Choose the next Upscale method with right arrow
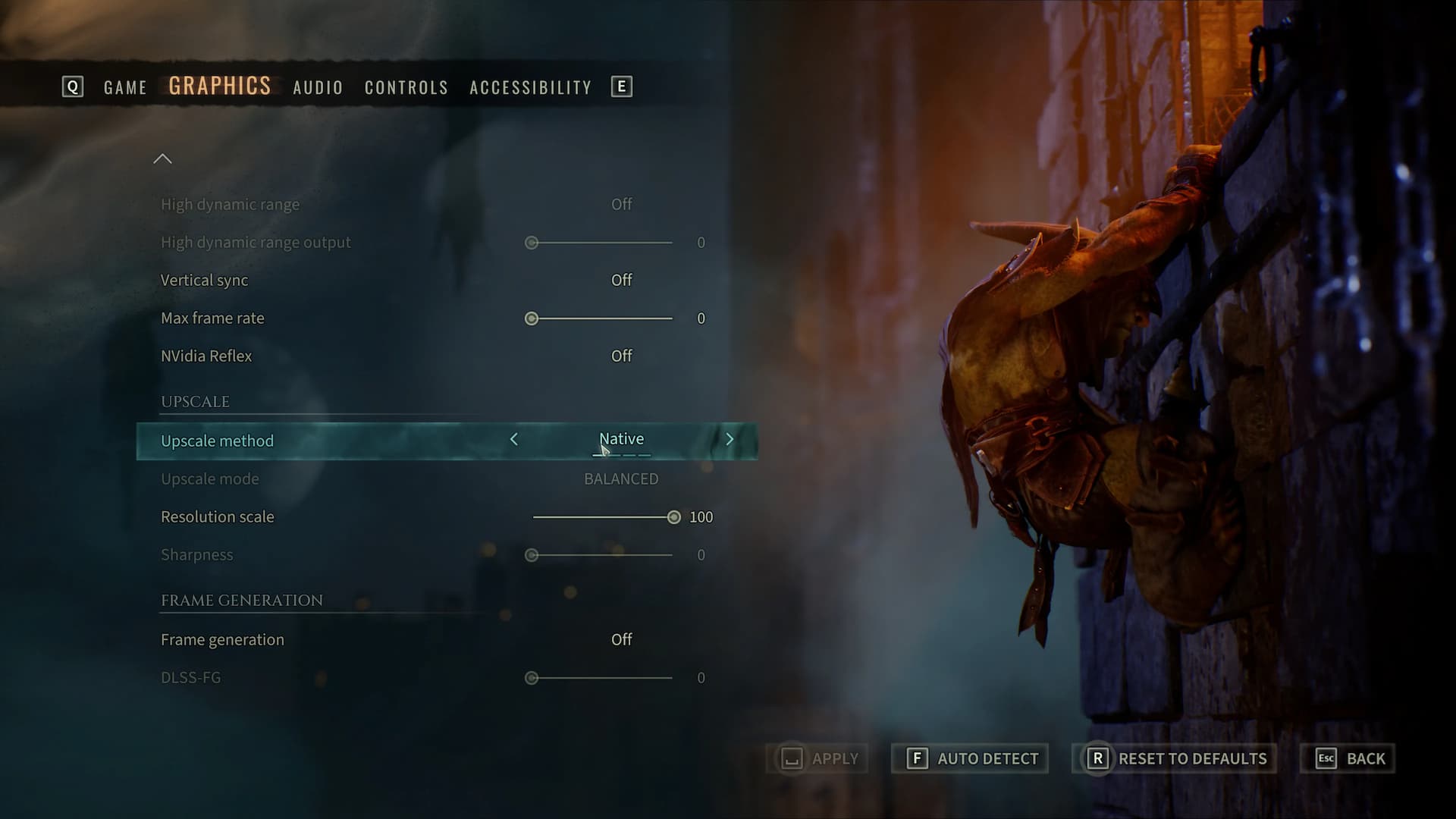This screenshot has height=819, width=1456. tap(730, 439)
